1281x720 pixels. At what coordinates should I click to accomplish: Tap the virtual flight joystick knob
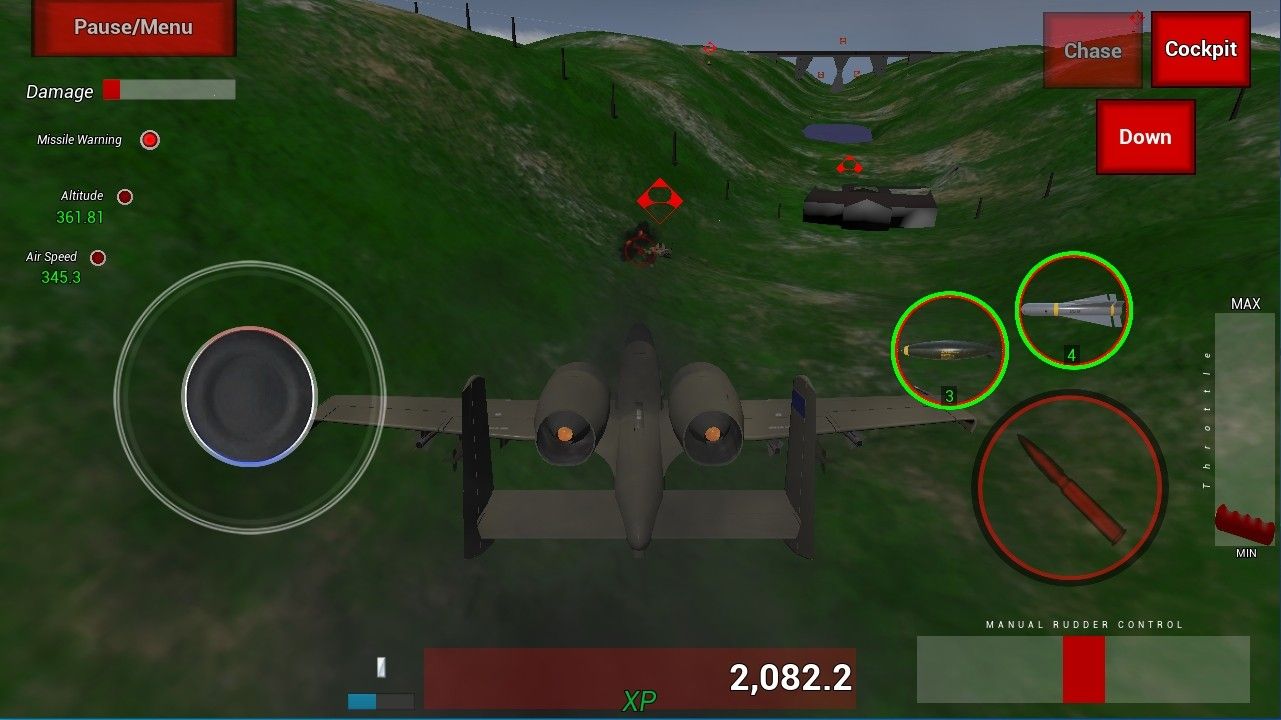coord(250,396)
